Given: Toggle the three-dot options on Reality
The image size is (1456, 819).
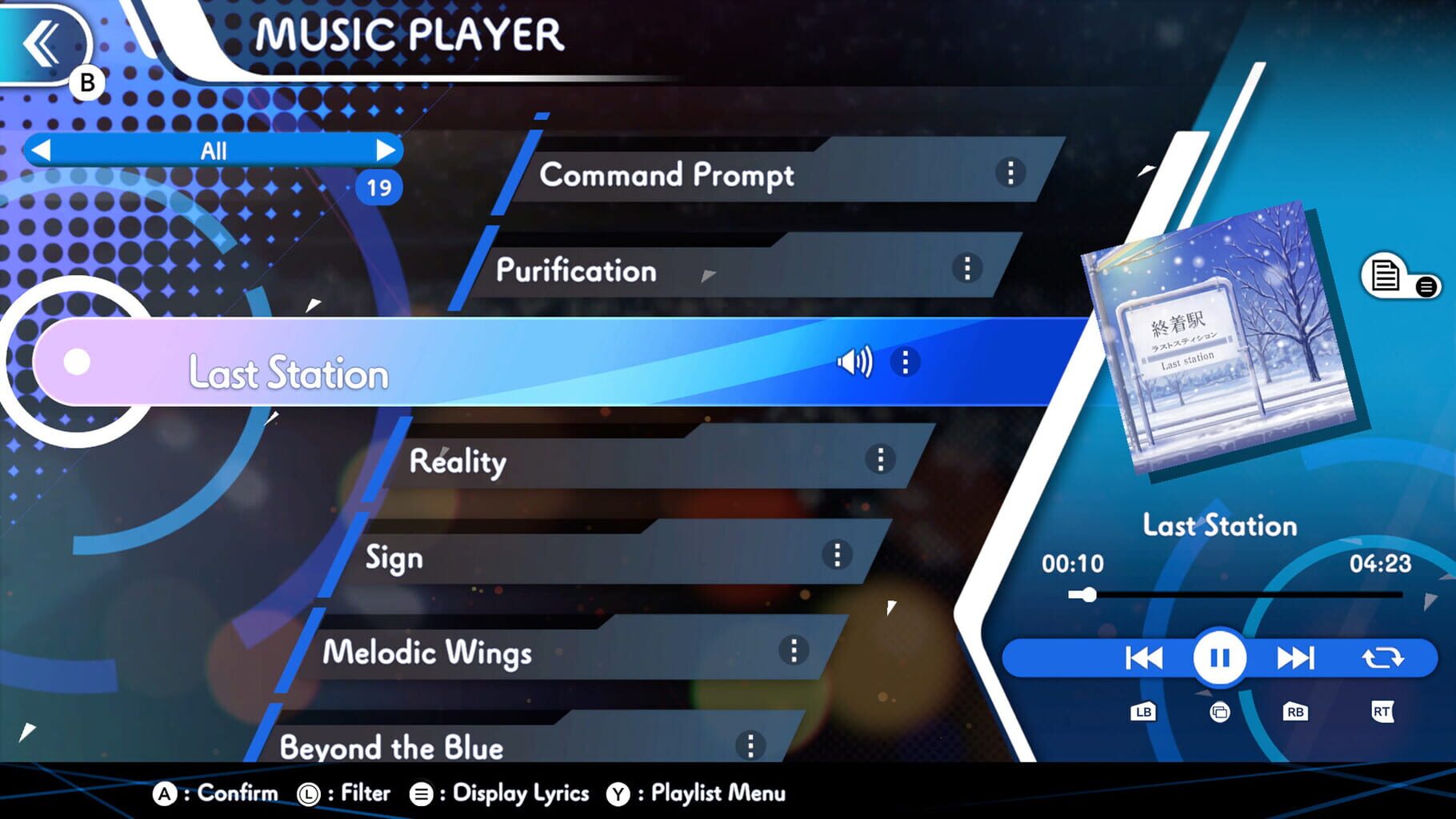Looking at the screenshot, I should [x=882, y=459].
